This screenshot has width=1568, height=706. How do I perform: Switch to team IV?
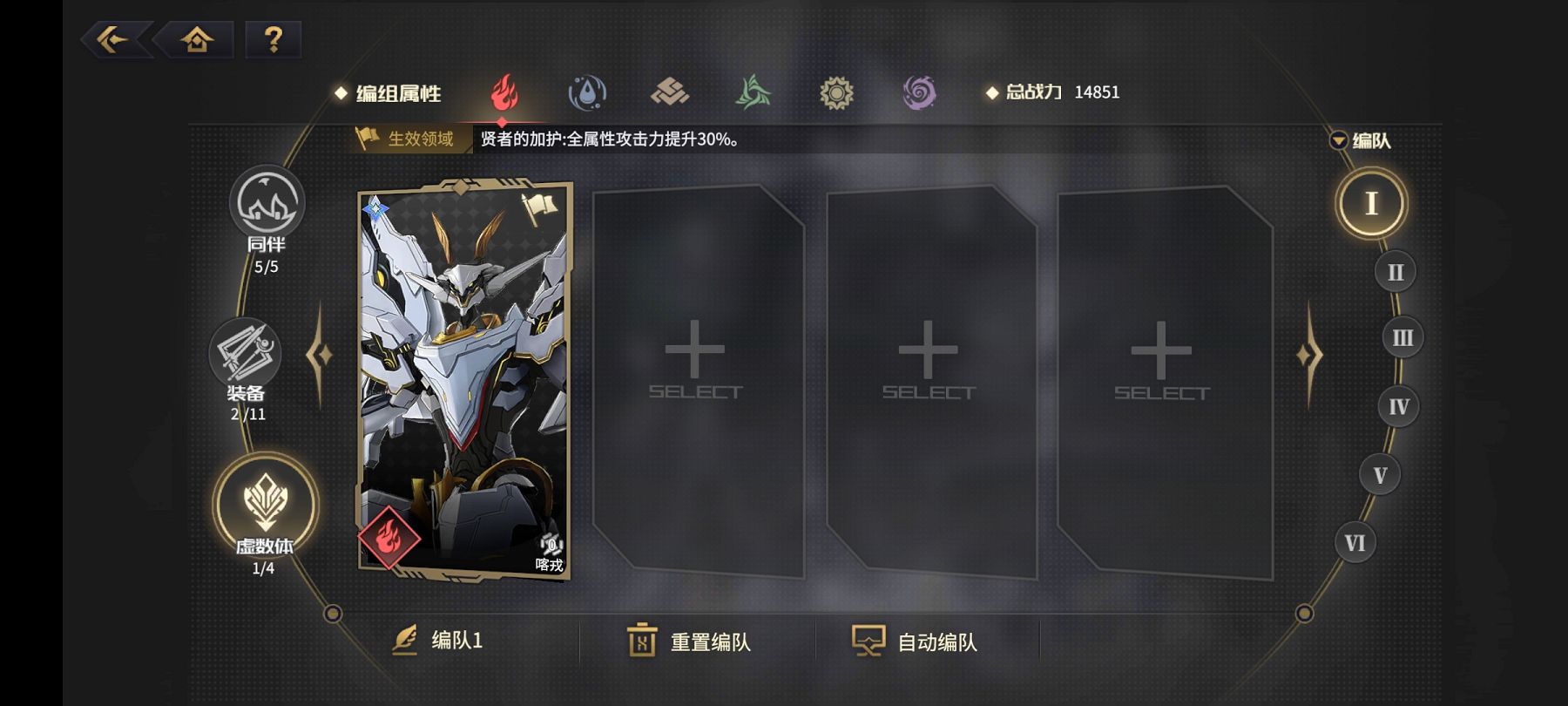coord(1398,406)
